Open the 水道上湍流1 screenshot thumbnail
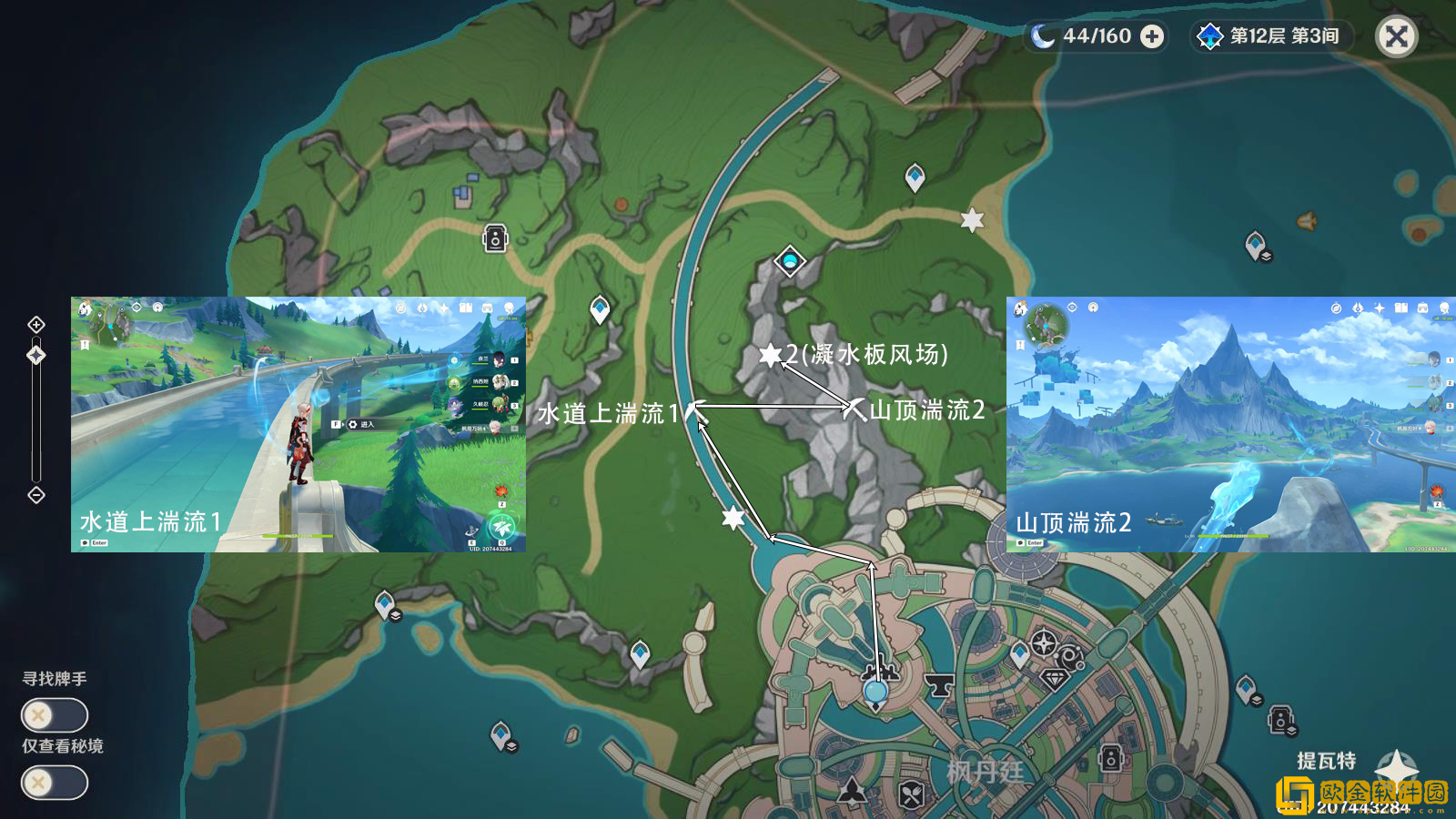This screenshot has width=1456, height=819. click(298, 424)
